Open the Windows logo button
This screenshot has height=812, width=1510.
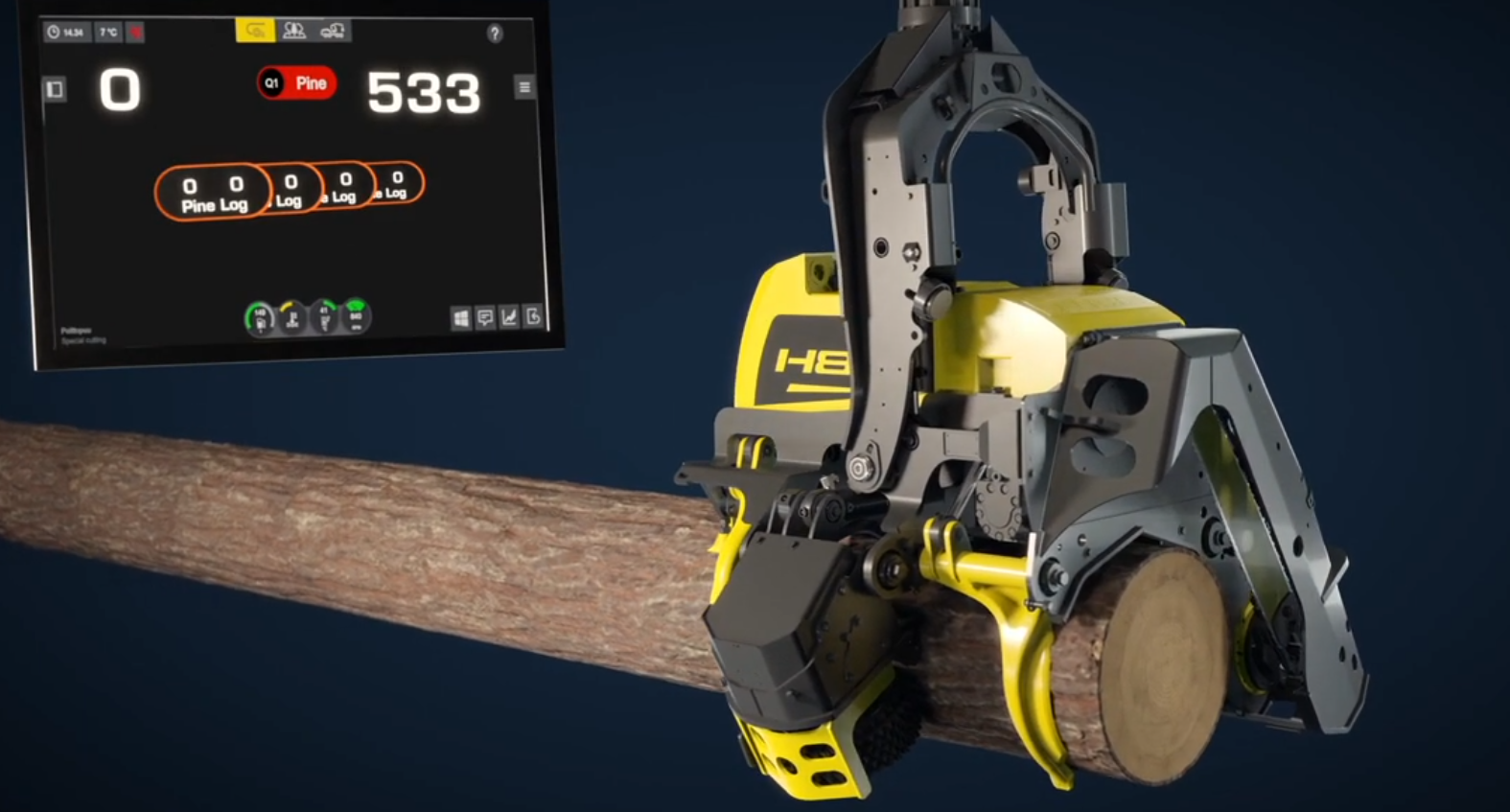click(x=461, y=318)
